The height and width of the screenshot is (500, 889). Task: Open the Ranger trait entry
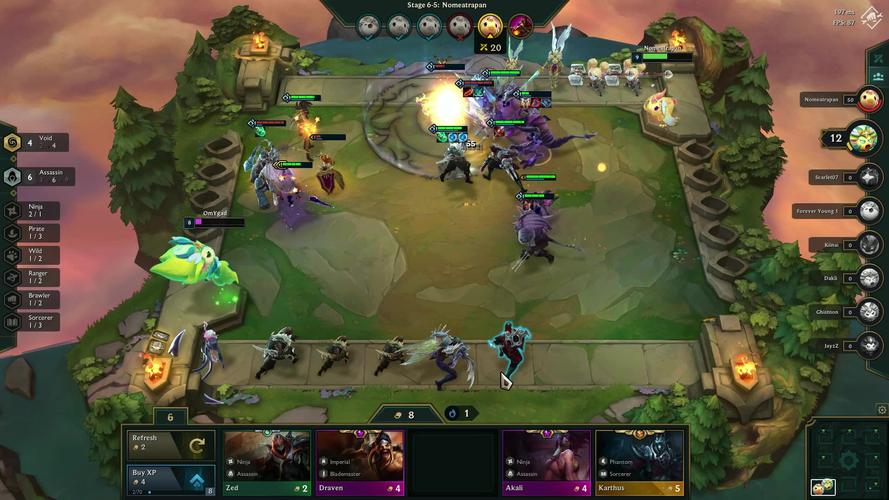32,277
